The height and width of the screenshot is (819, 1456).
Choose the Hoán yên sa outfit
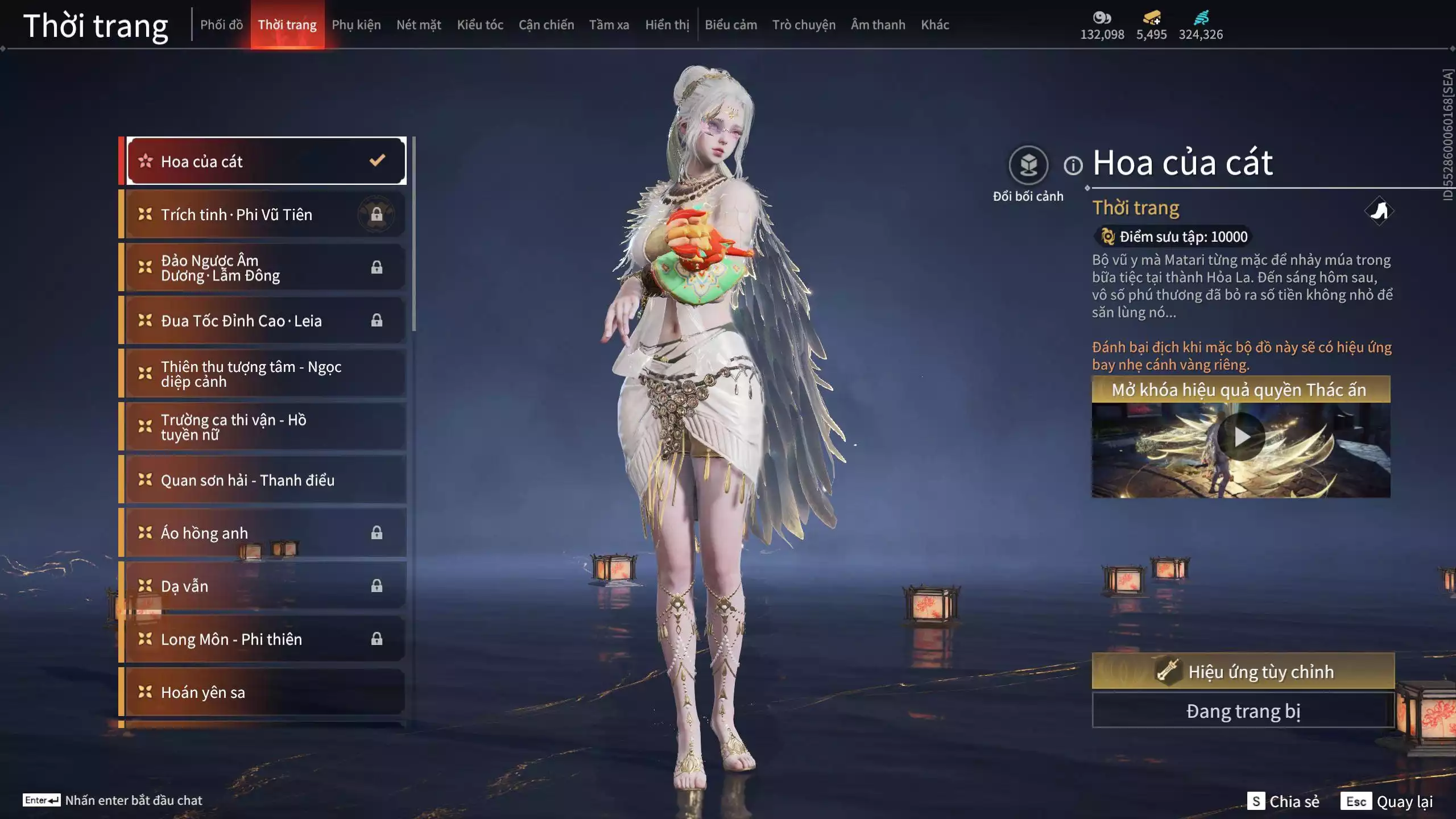pos(265,692)
